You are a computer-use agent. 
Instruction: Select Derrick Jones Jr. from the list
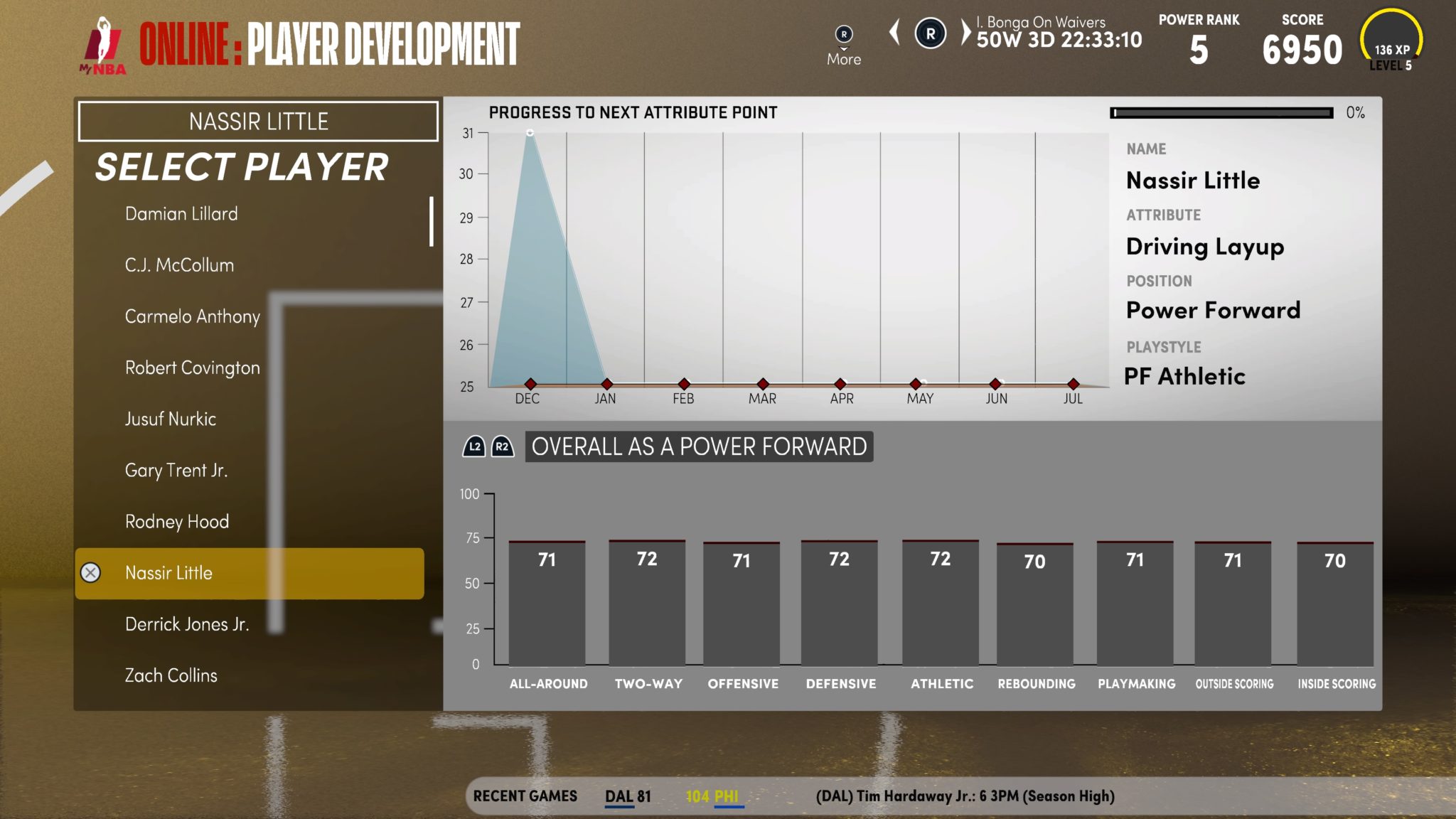click(x=186, y=624)
